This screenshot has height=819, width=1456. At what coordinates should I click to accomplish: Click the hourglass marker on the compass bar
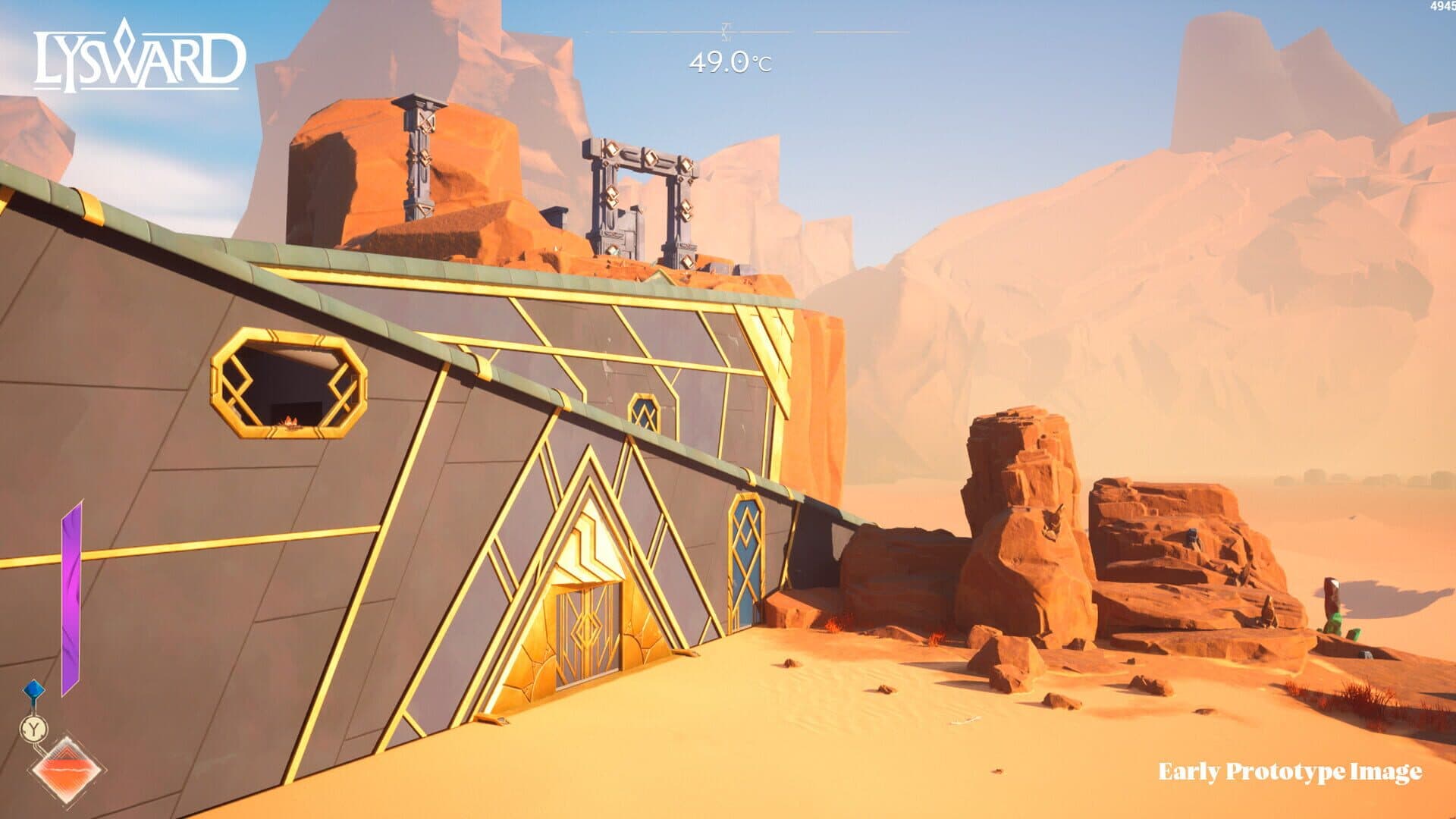pyautogui.click(x=726, y=33)
